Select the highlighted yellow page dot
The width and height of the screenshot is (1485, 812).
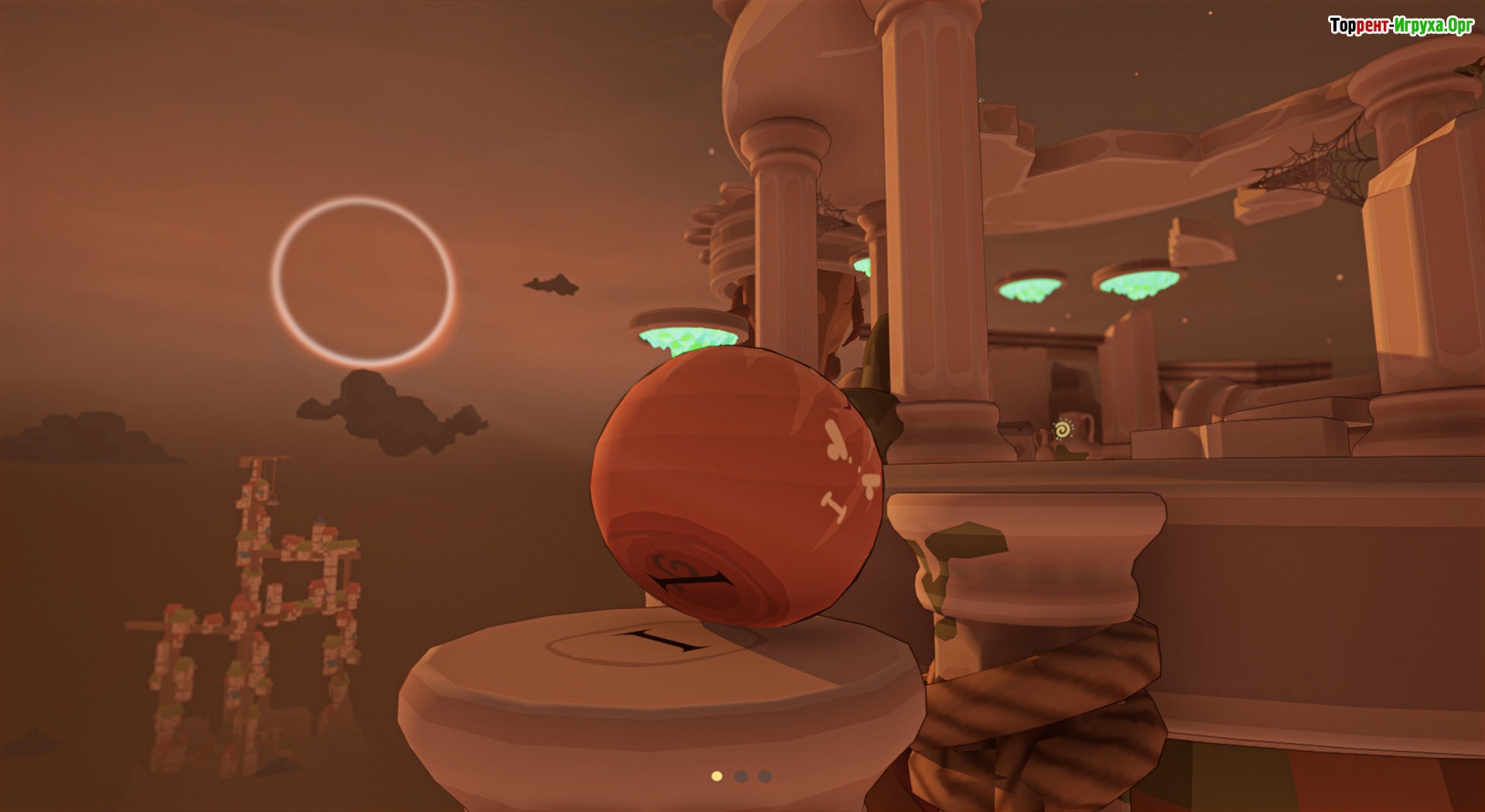coord(717,776)
